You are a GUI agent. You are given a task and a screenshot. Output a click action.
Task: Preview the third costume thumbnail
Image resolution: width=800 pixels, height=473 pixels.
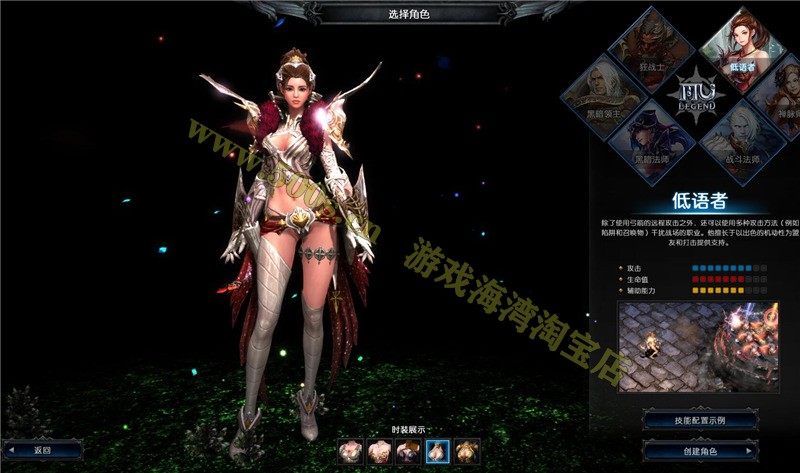(x=408, y=450)
